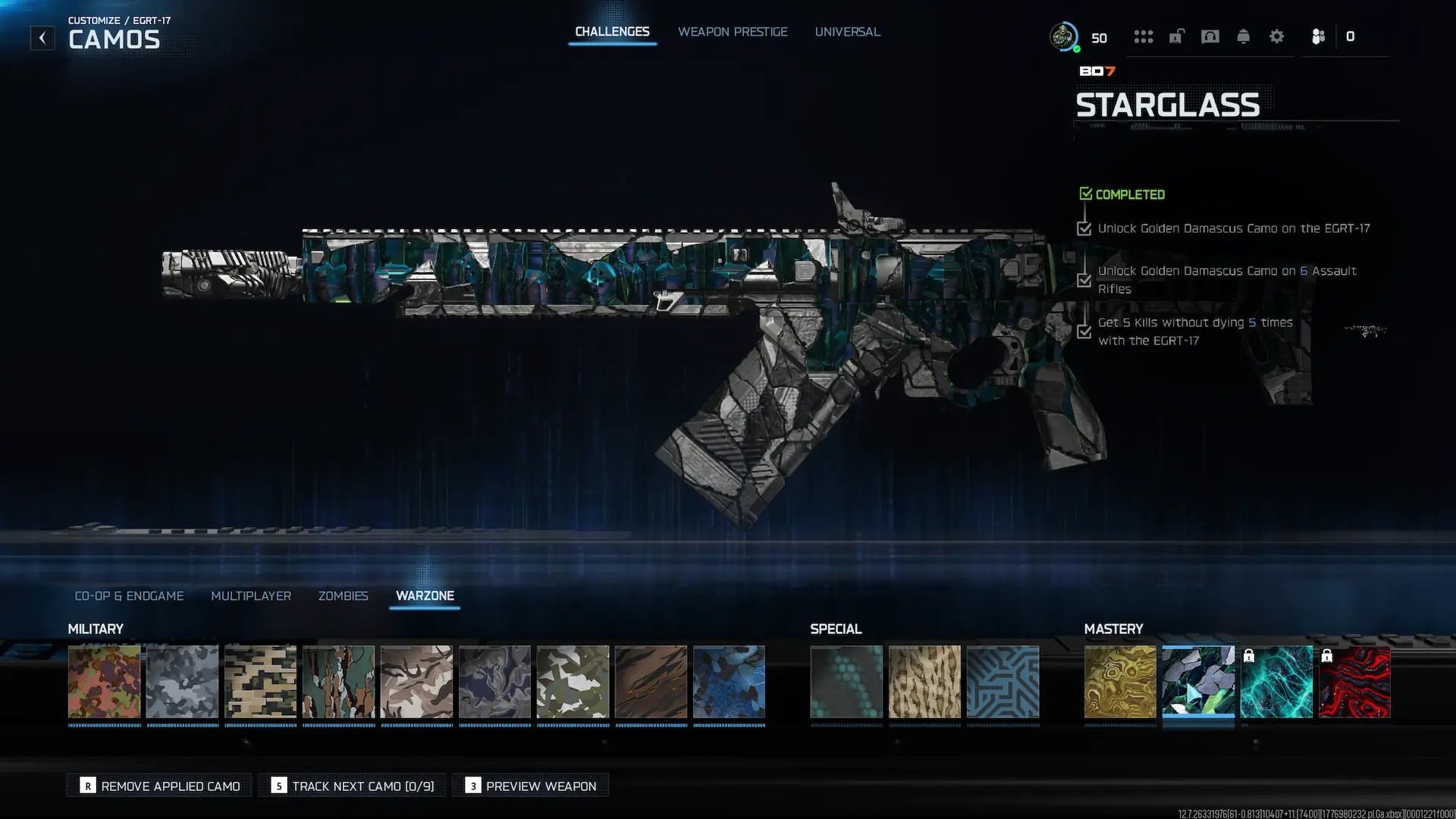Click Remove Applied Camo
Image resolution: width=1456 pixels, height=819 pixels.
point(160,786)
